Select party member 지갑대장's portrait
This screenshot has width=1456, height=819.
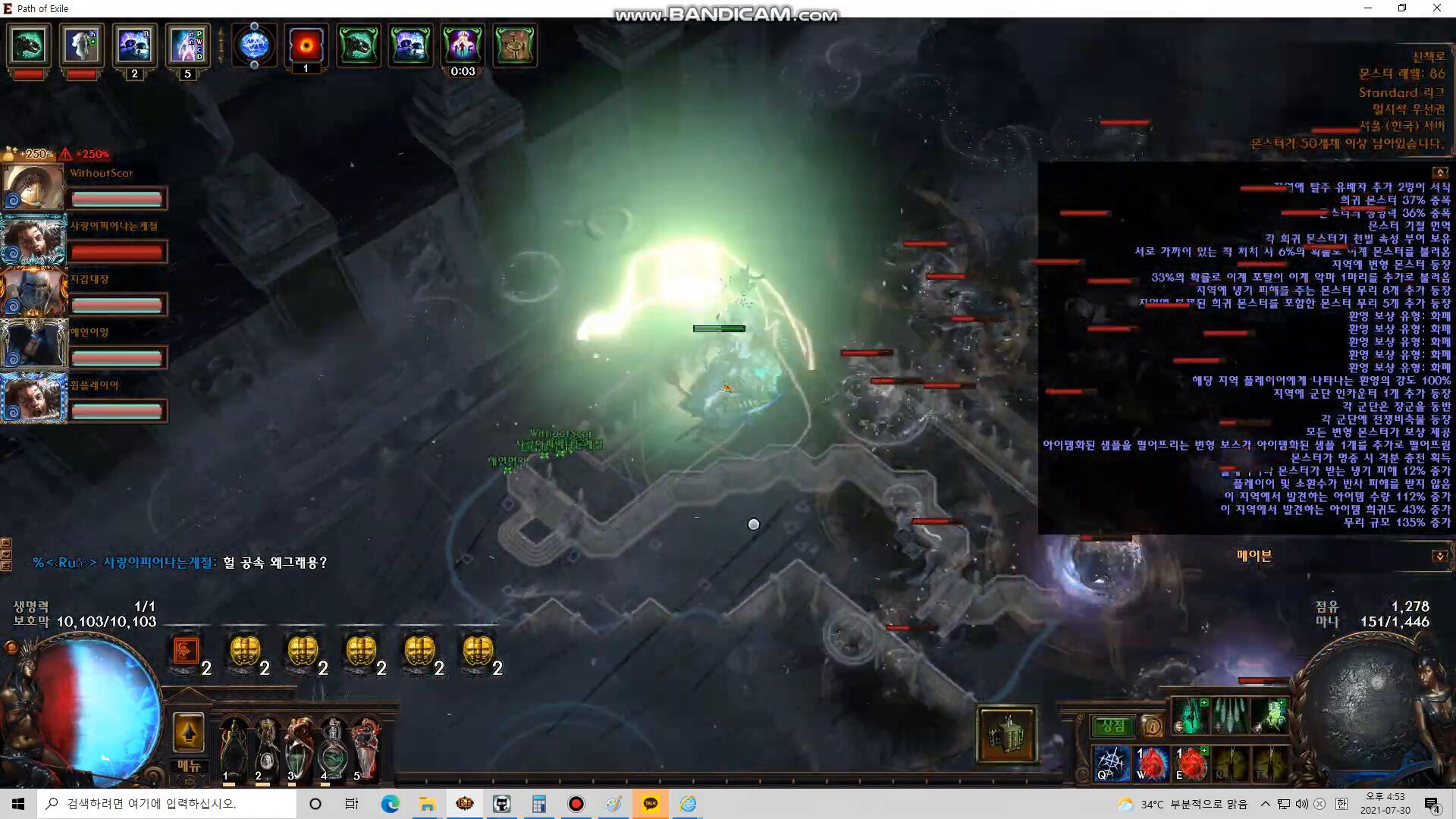(x=33, y=293)
